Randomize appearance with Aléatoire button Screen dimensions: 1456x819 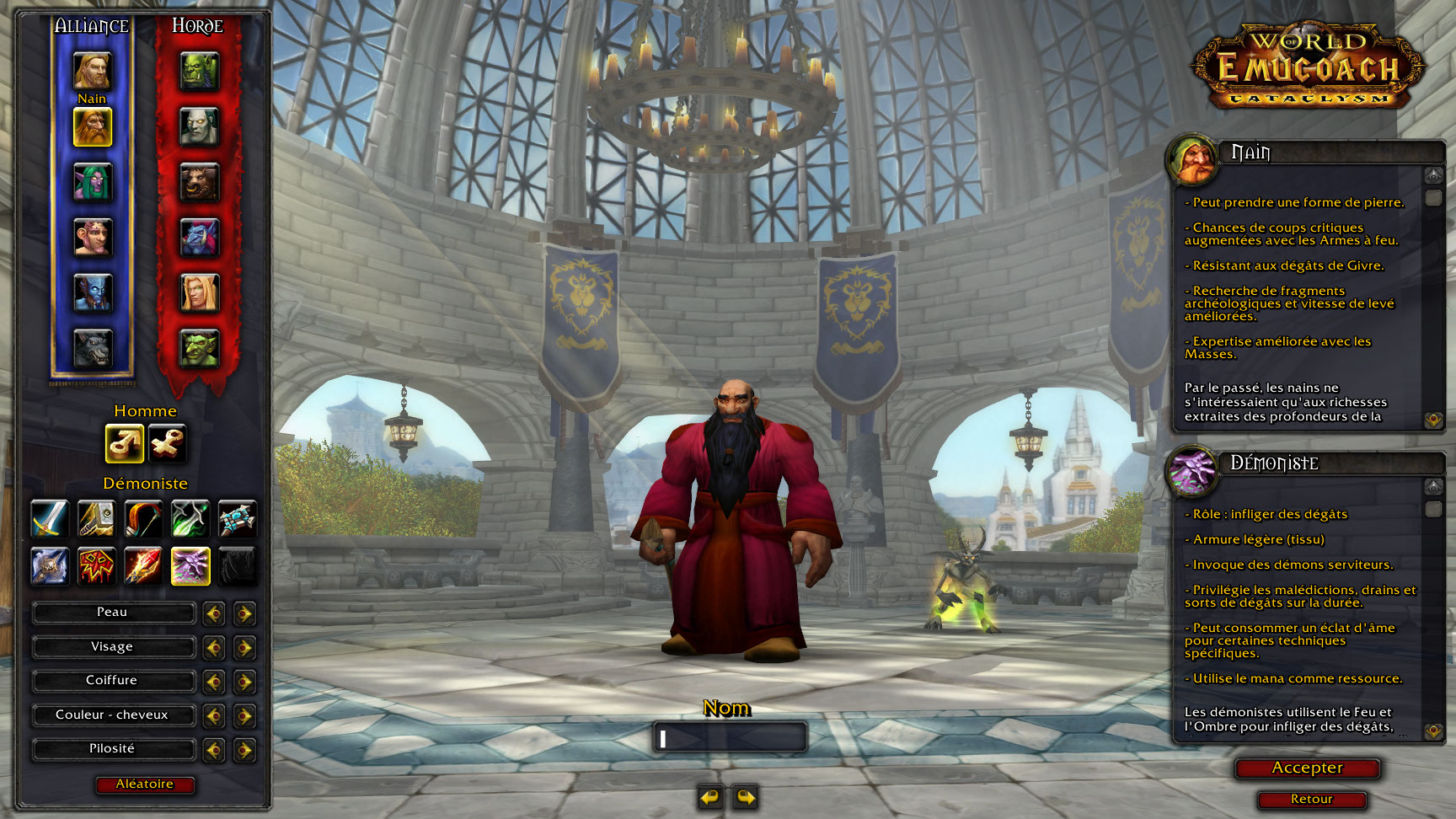145,784
